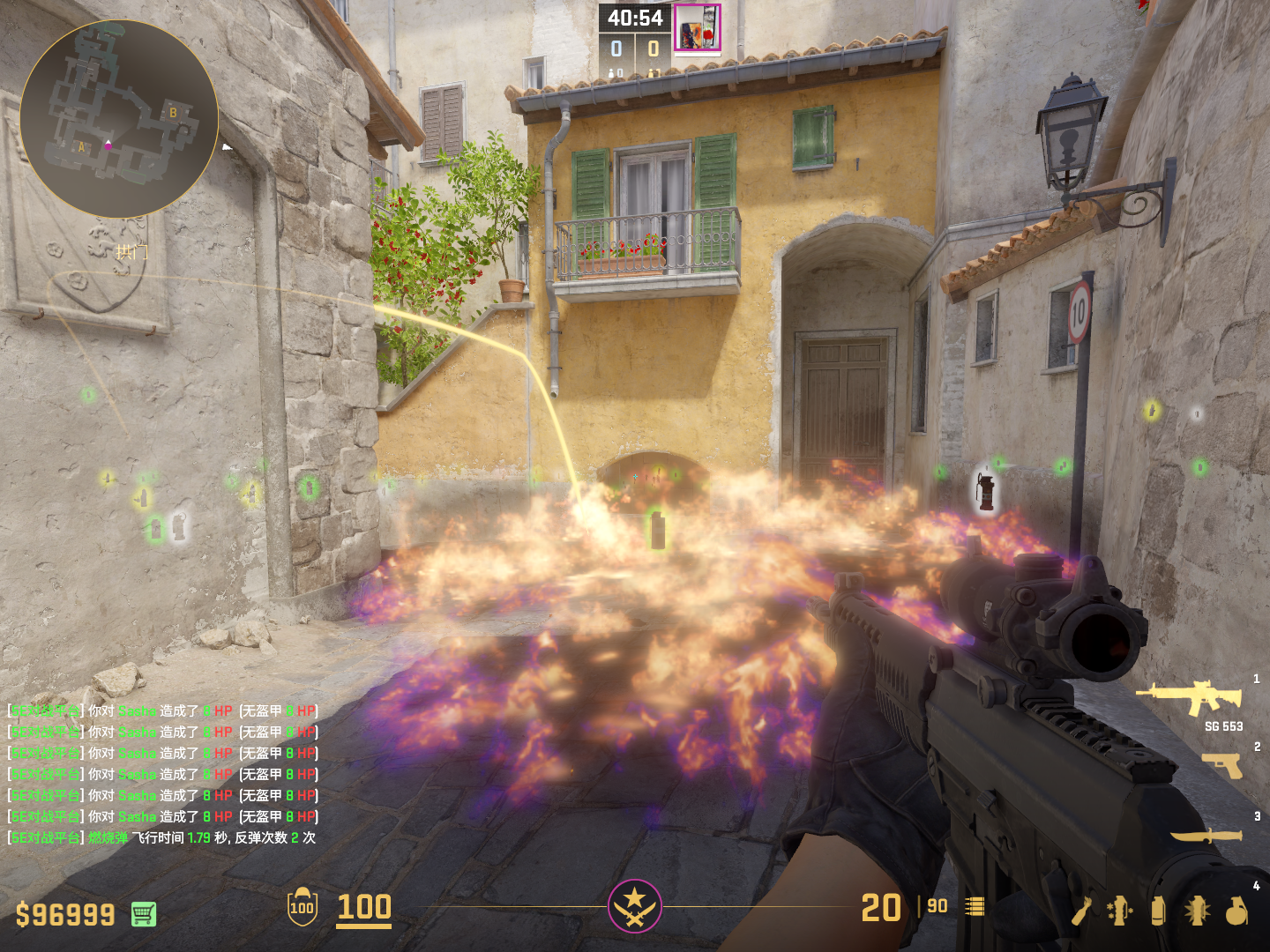The image size is (1270, 952).
Task: Click the radar minimap
Action: point(119,119)
